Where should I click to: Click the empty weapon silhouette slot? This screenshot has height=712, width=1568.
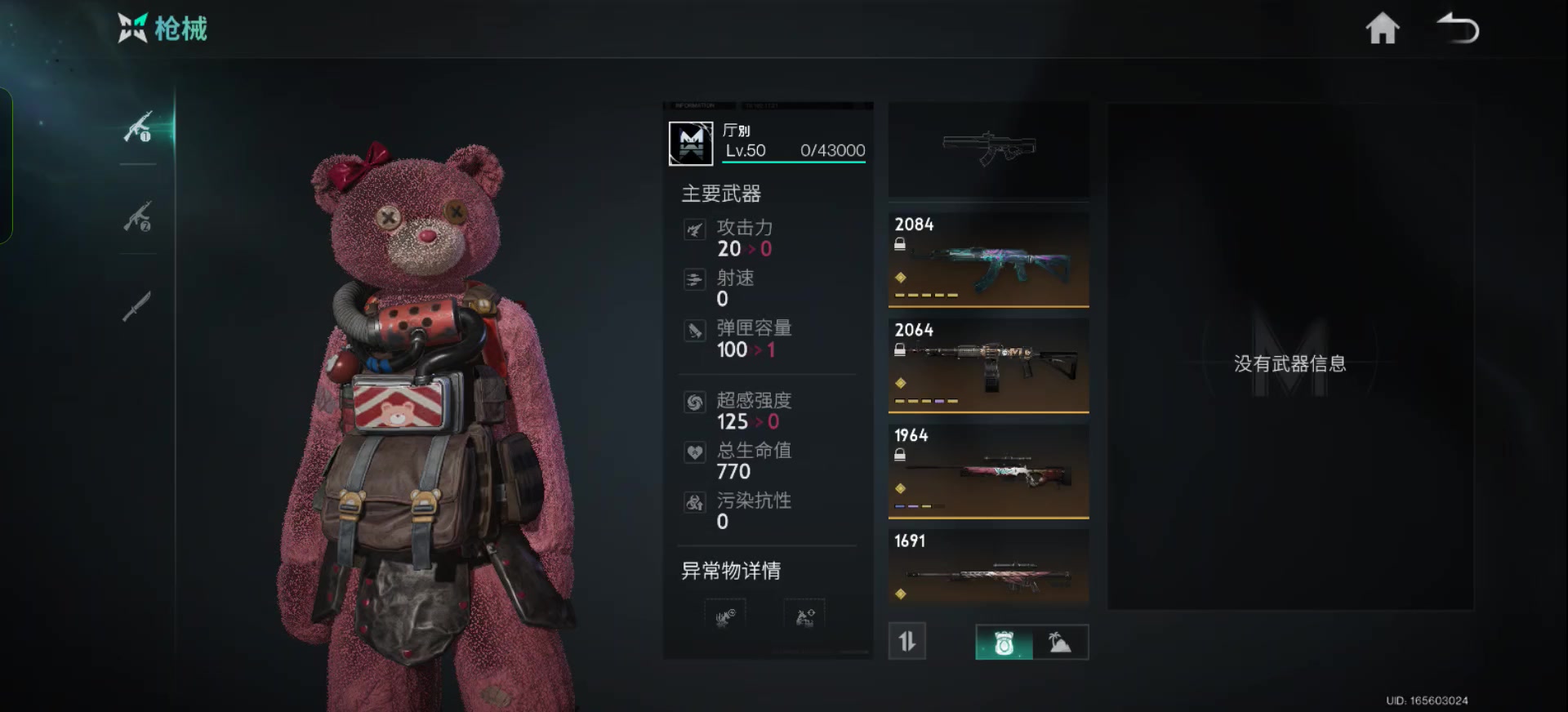988,149
